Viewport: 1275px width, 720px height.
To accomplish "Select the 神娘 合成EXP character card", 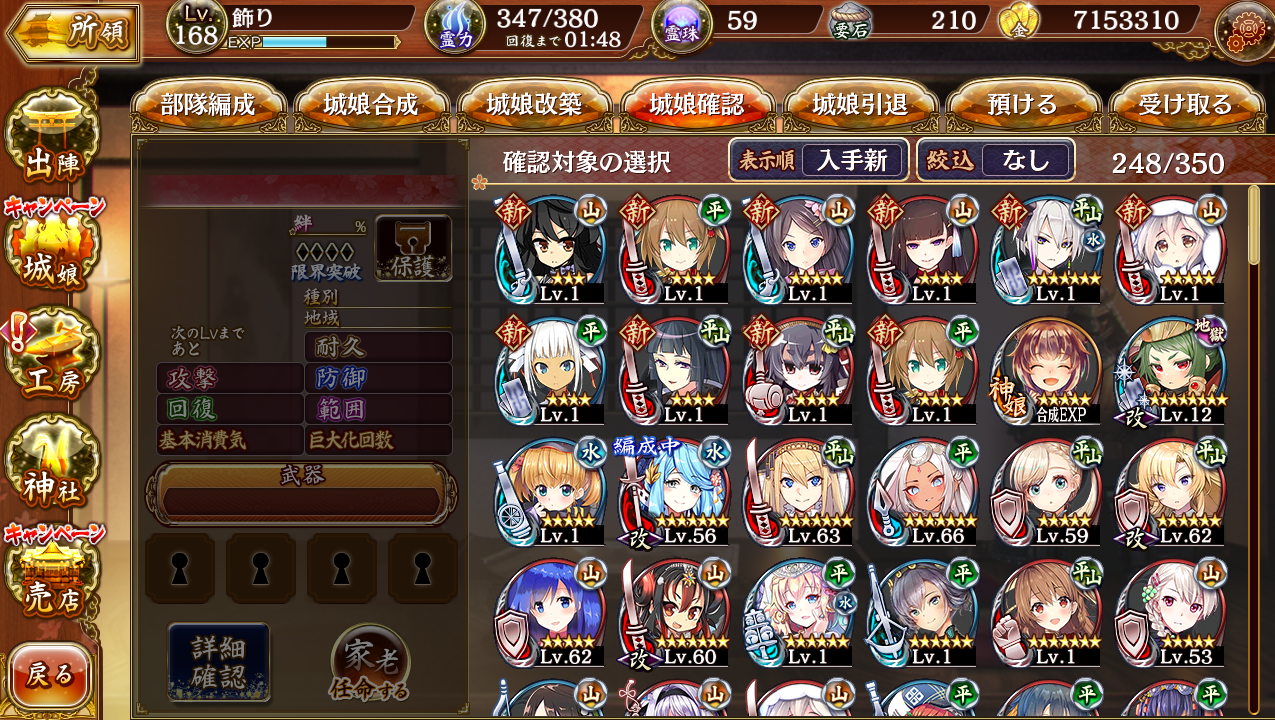I will (1046, 372).
